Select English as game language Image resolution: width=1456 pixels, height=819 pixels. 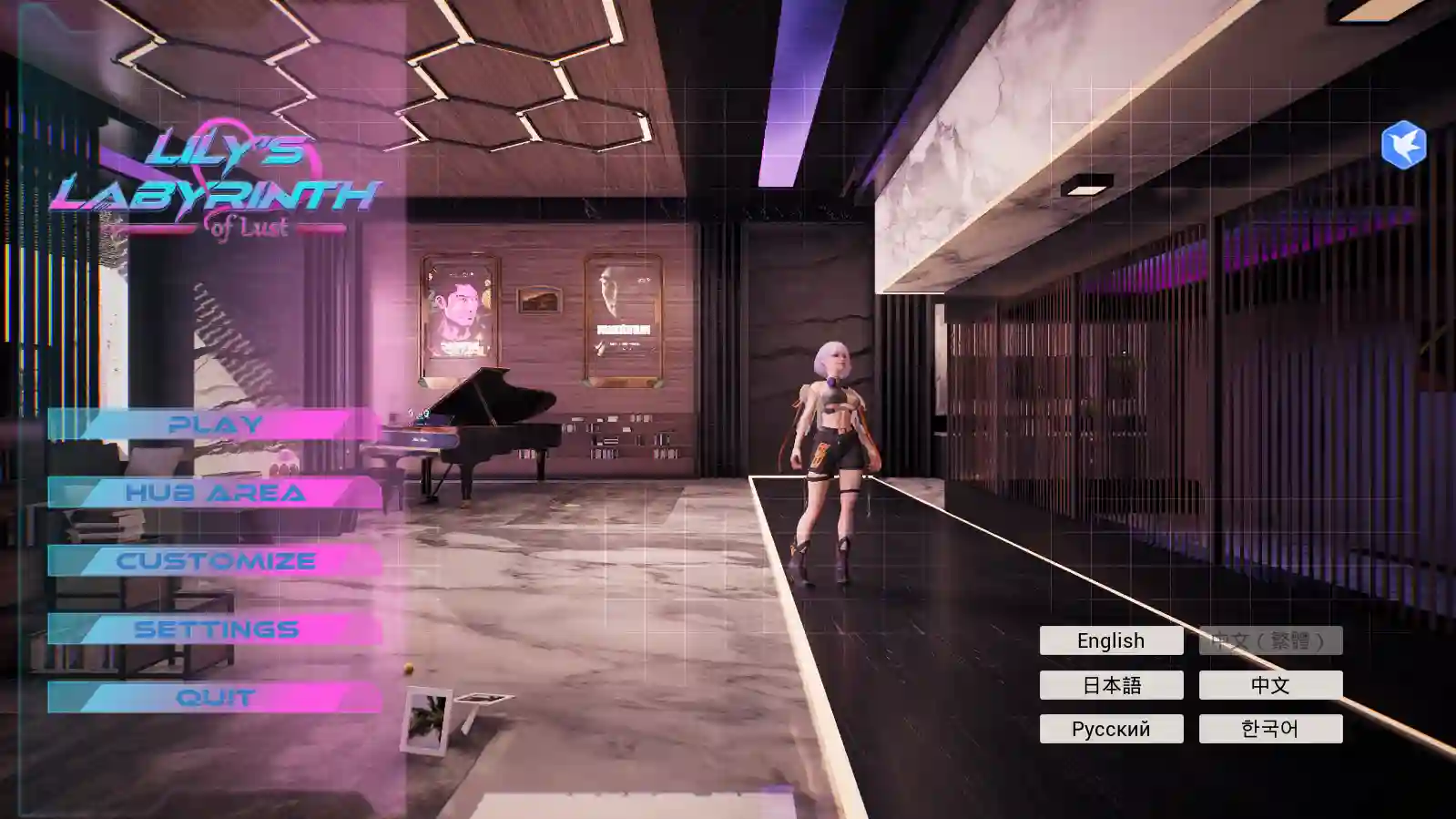(x=1110, y=640)
